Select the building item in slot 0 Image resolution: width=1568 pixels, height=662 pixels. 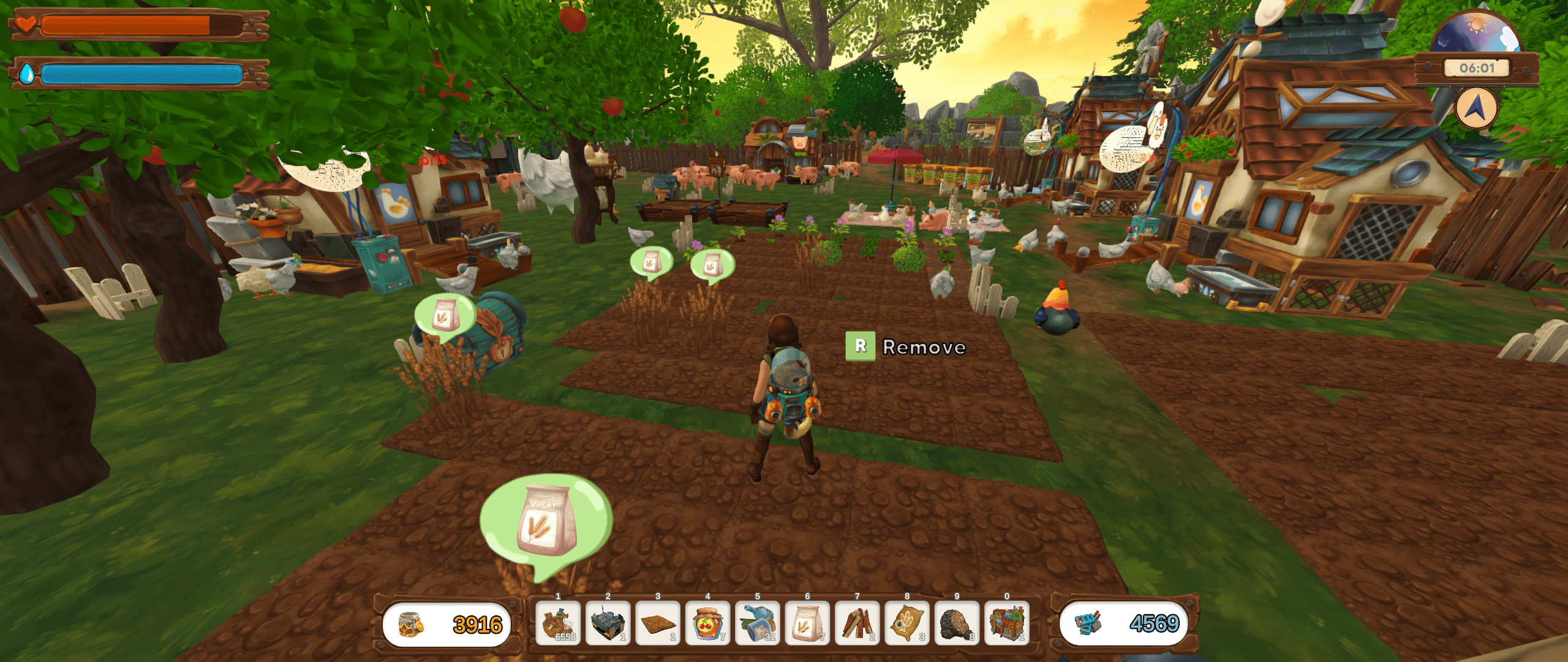1007,623
